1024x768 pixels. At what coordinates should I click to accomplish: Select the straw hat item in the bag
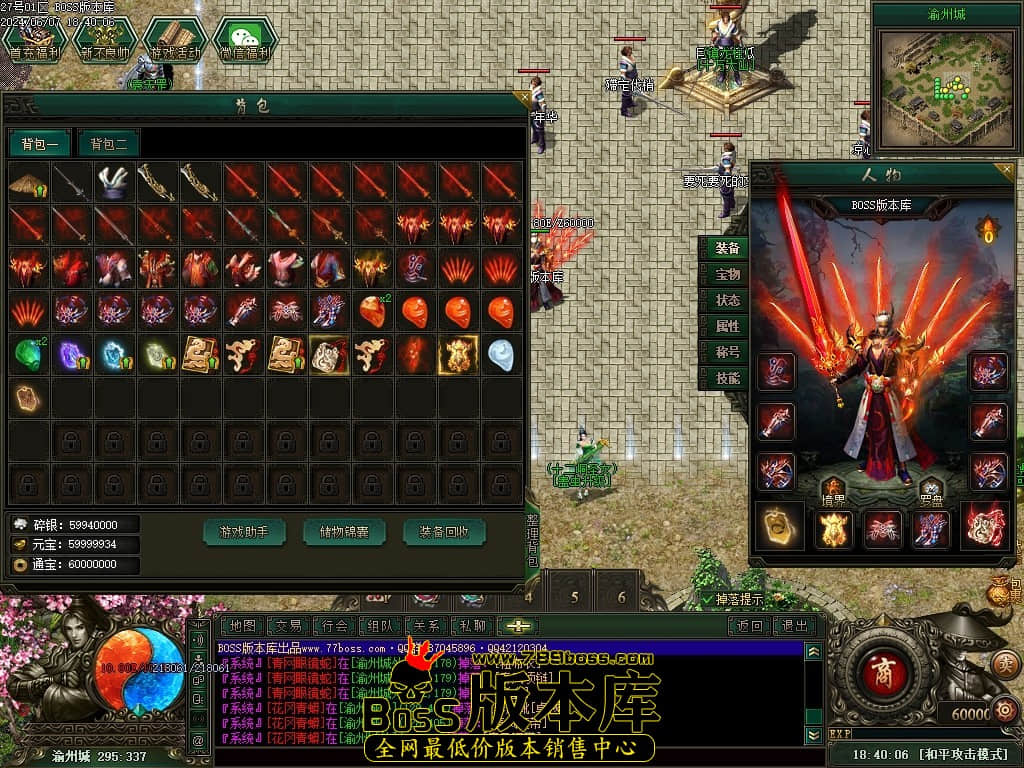[x=28, y=183]
